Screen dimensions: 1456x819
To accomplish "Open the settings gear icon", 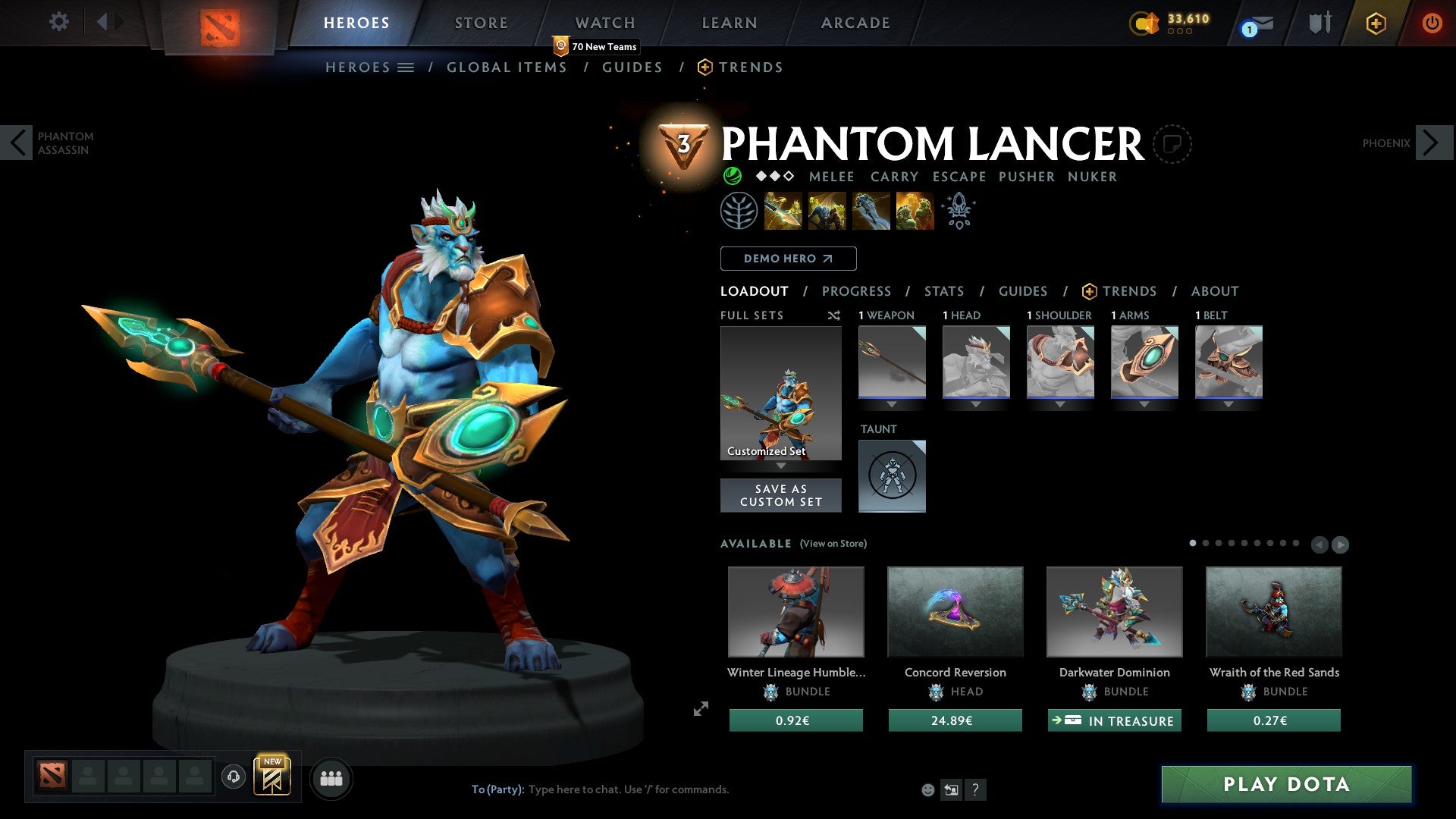I will 58,23.
